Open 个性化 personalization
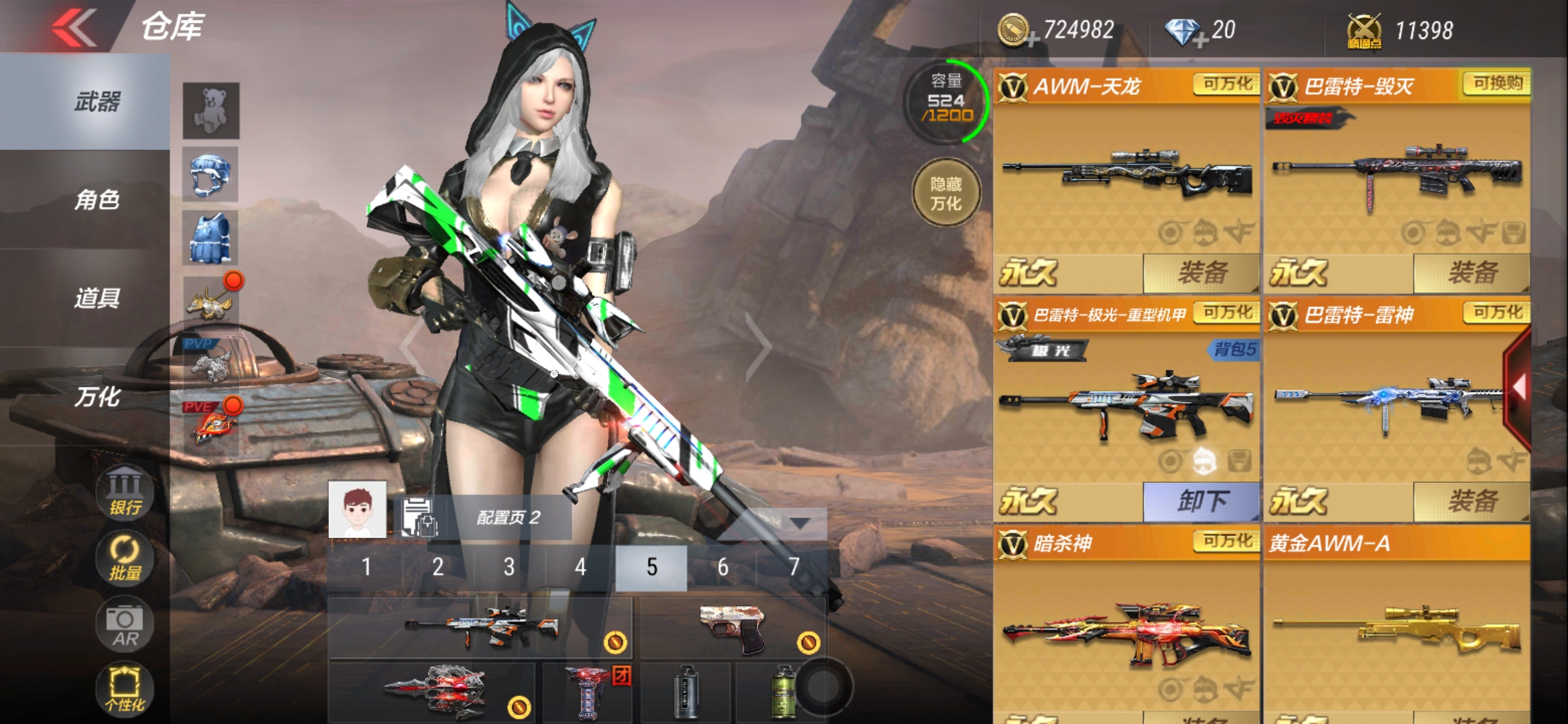The image size is (1568, 724). tap(125, 689)
